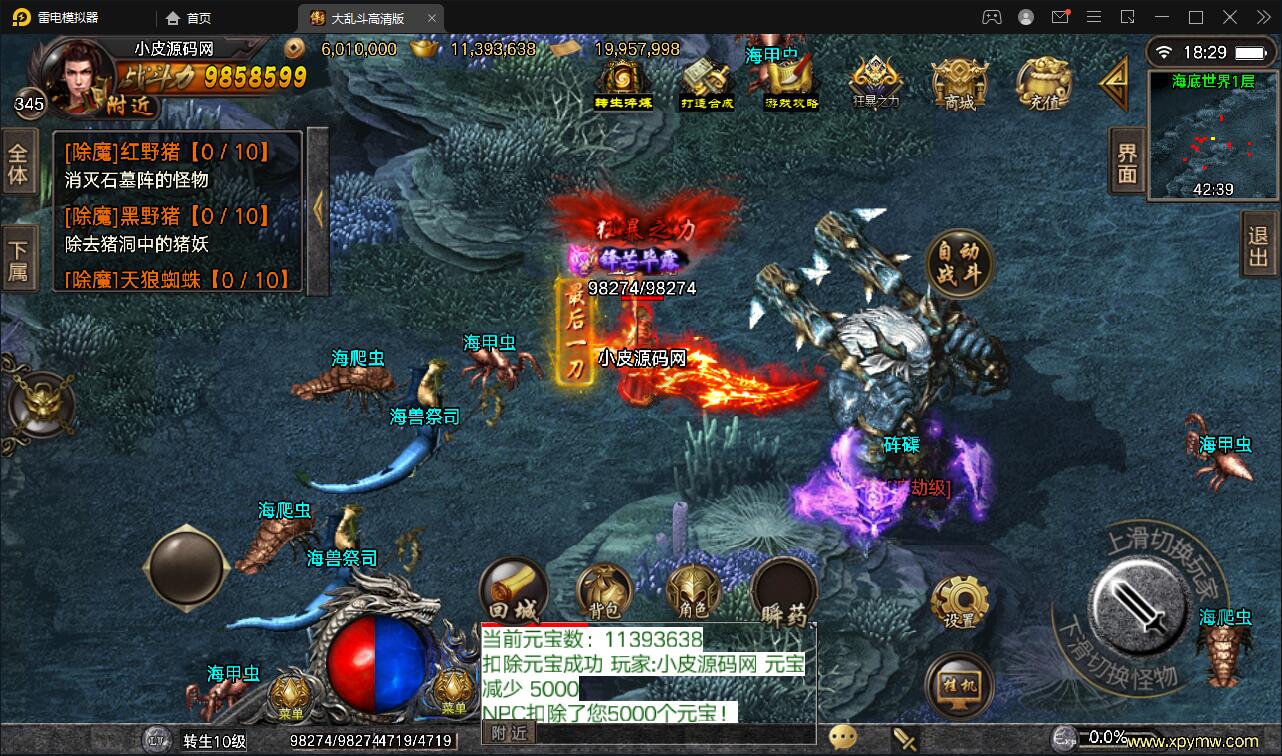Expand the emulator toolbar double-arrow
Image resolution: width=1282 pixels, height=756 pixels.
click(x=1262, y=17)
